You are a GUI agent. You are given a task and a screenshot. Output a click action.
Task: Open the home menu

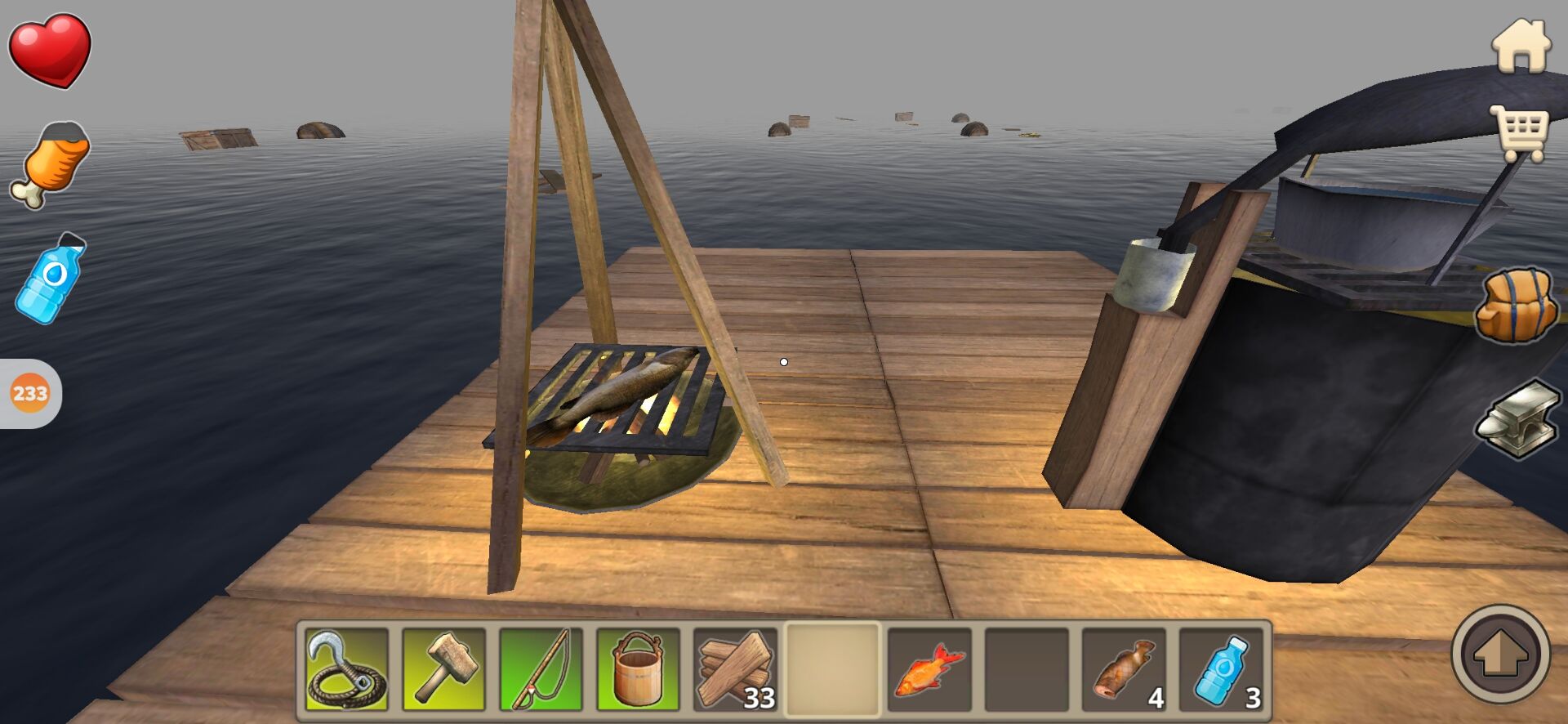pyautogui.click(x=1521, y=46)
